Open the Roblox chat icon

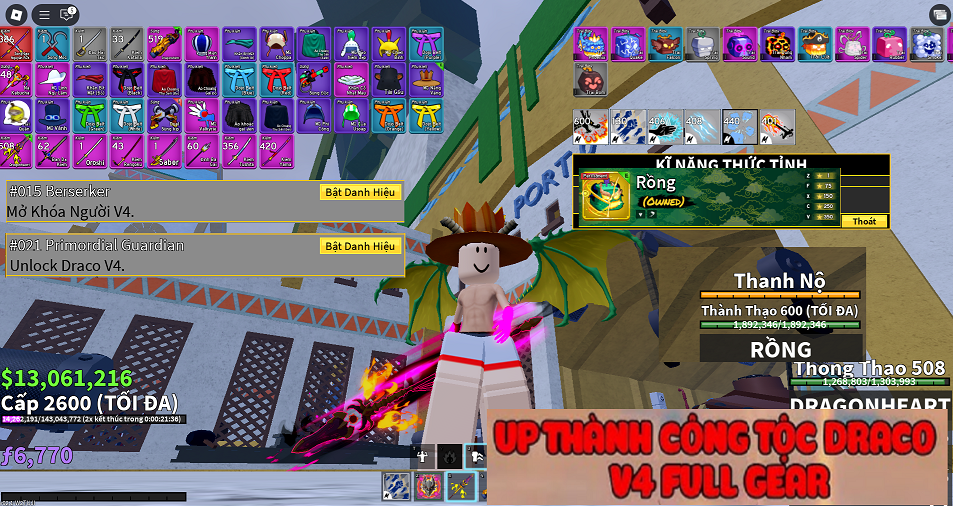(69, 14)
